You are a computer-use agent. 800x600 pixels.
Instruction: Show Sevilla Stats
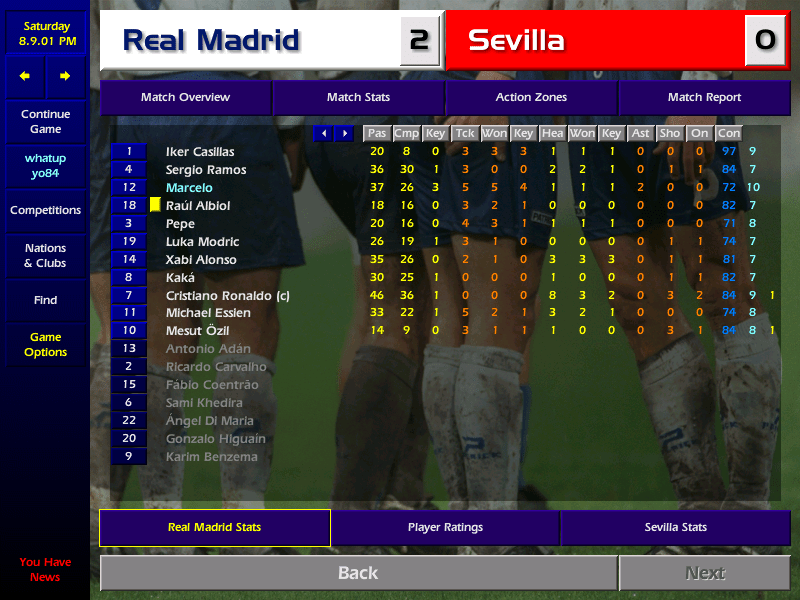(x=675, y=528)
